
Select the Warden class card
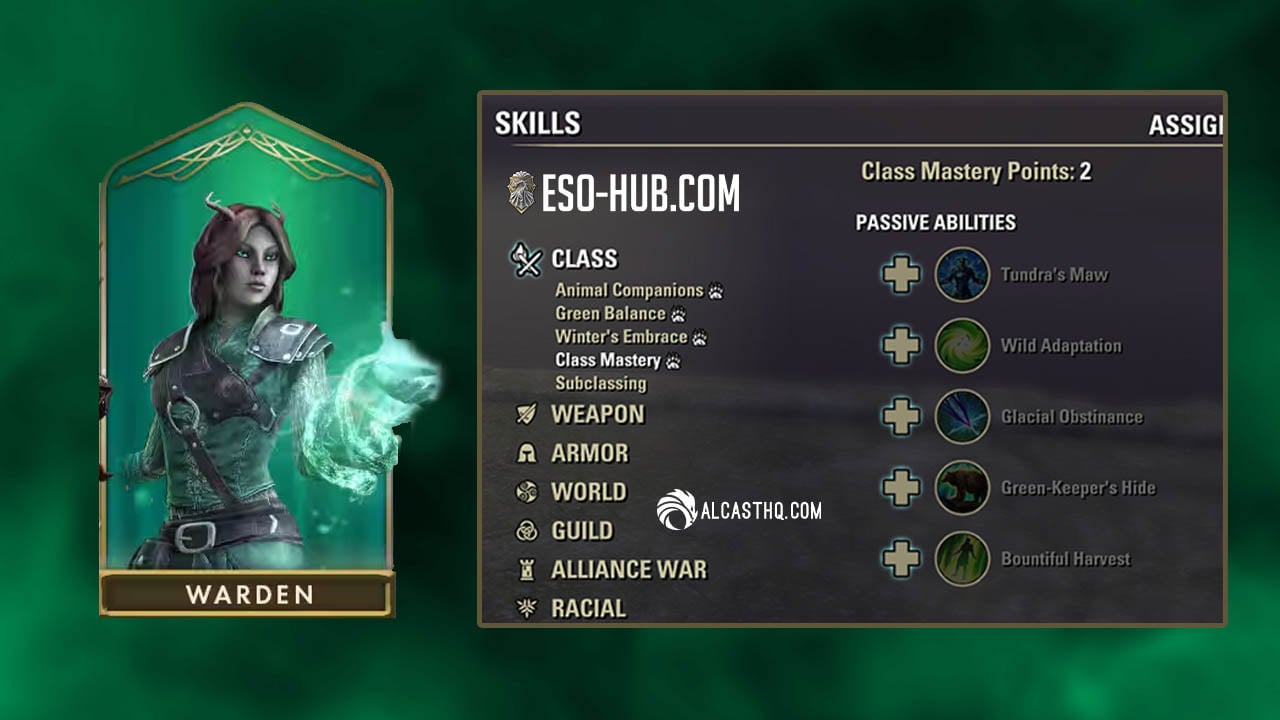[247, 360]
